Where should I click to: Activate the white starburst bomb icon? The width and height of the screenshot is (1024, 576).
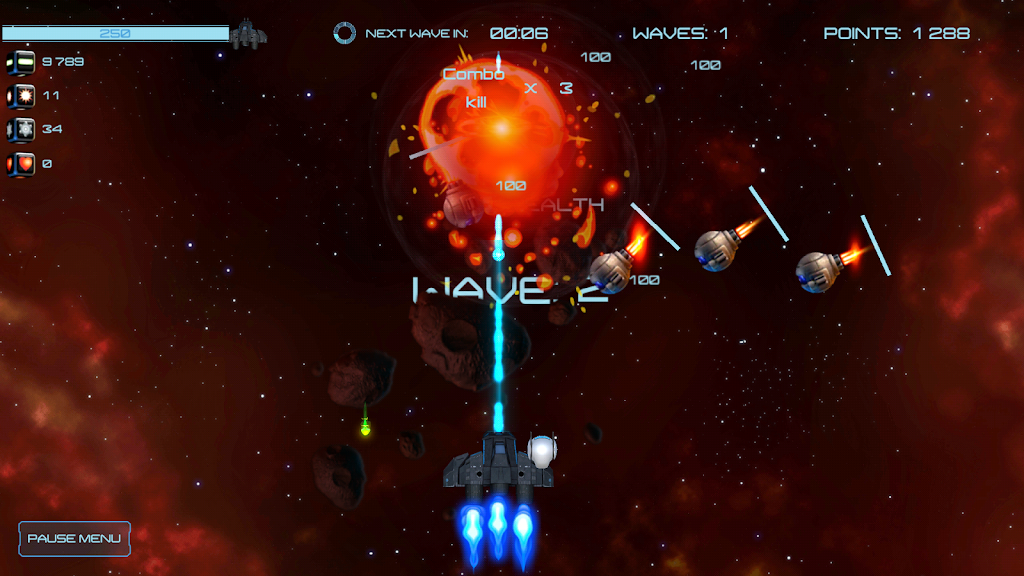pyautogui.click(x=21, y=96)
